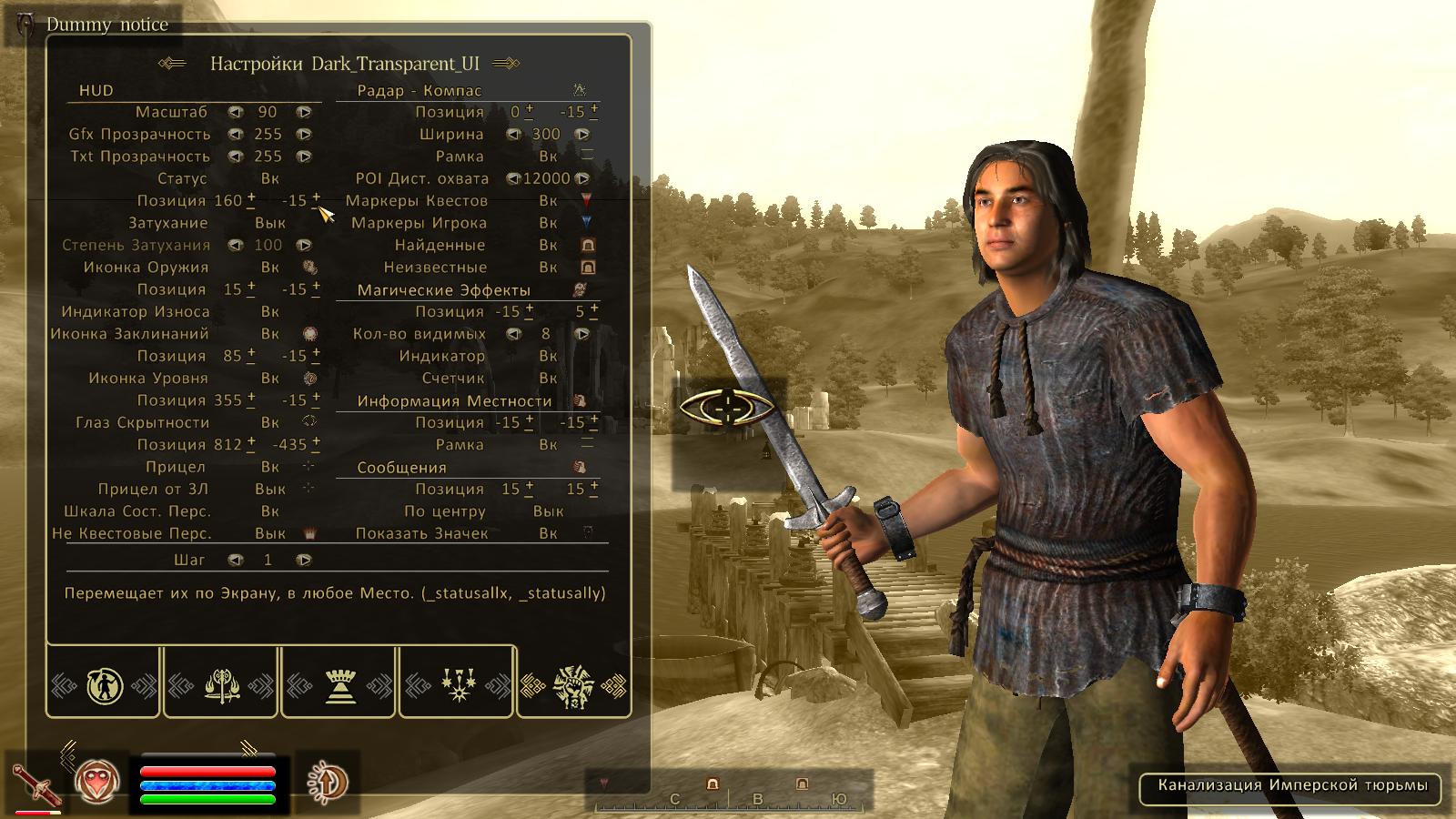Toggle Иконка Оружия on or off

point(270,268)
